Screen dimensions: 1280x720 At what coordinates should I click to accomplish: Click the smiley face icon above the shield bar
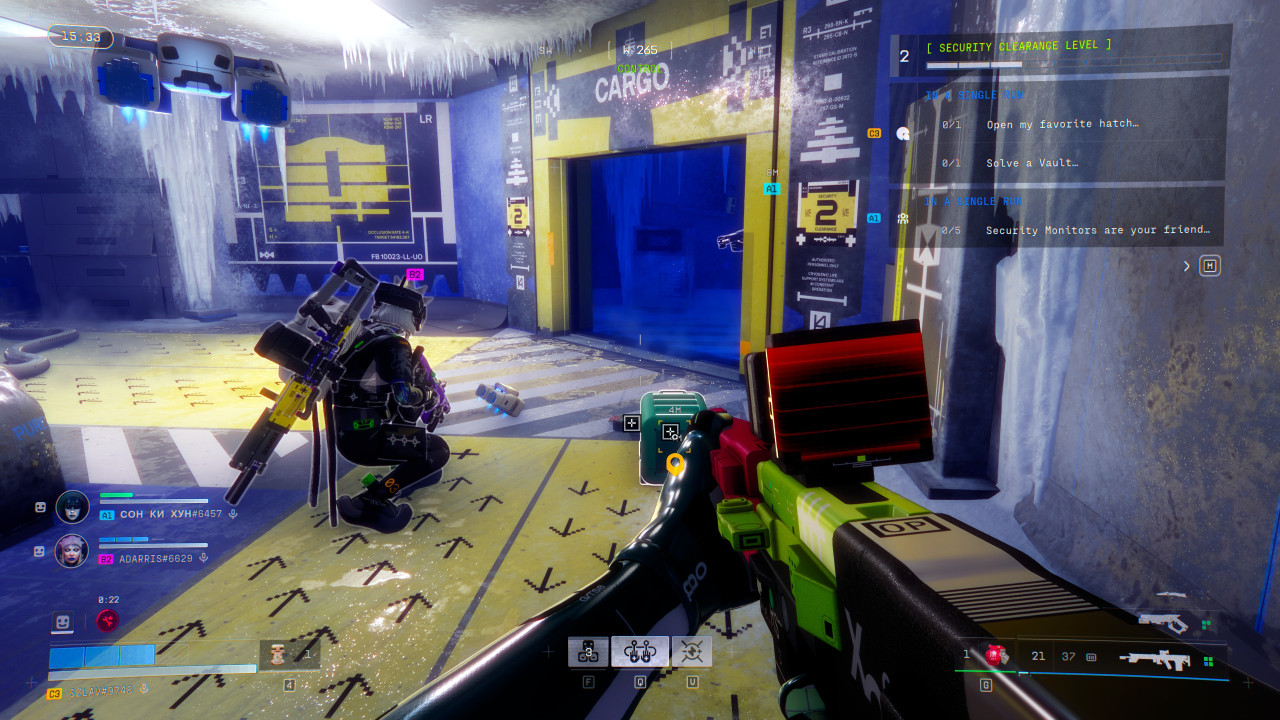point(63,622)
